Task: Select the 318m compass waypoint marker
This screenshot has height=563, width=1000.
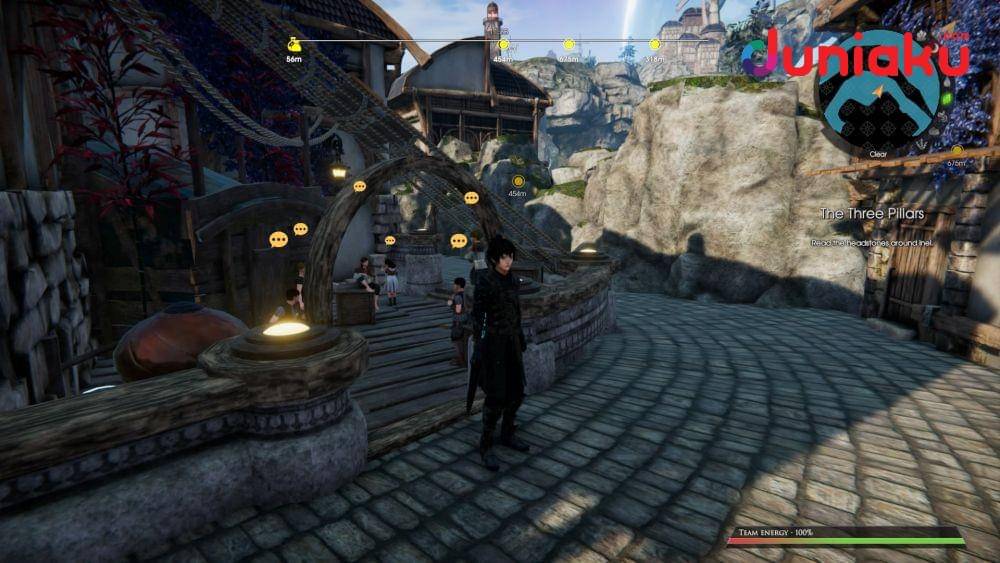Action: 654,45
